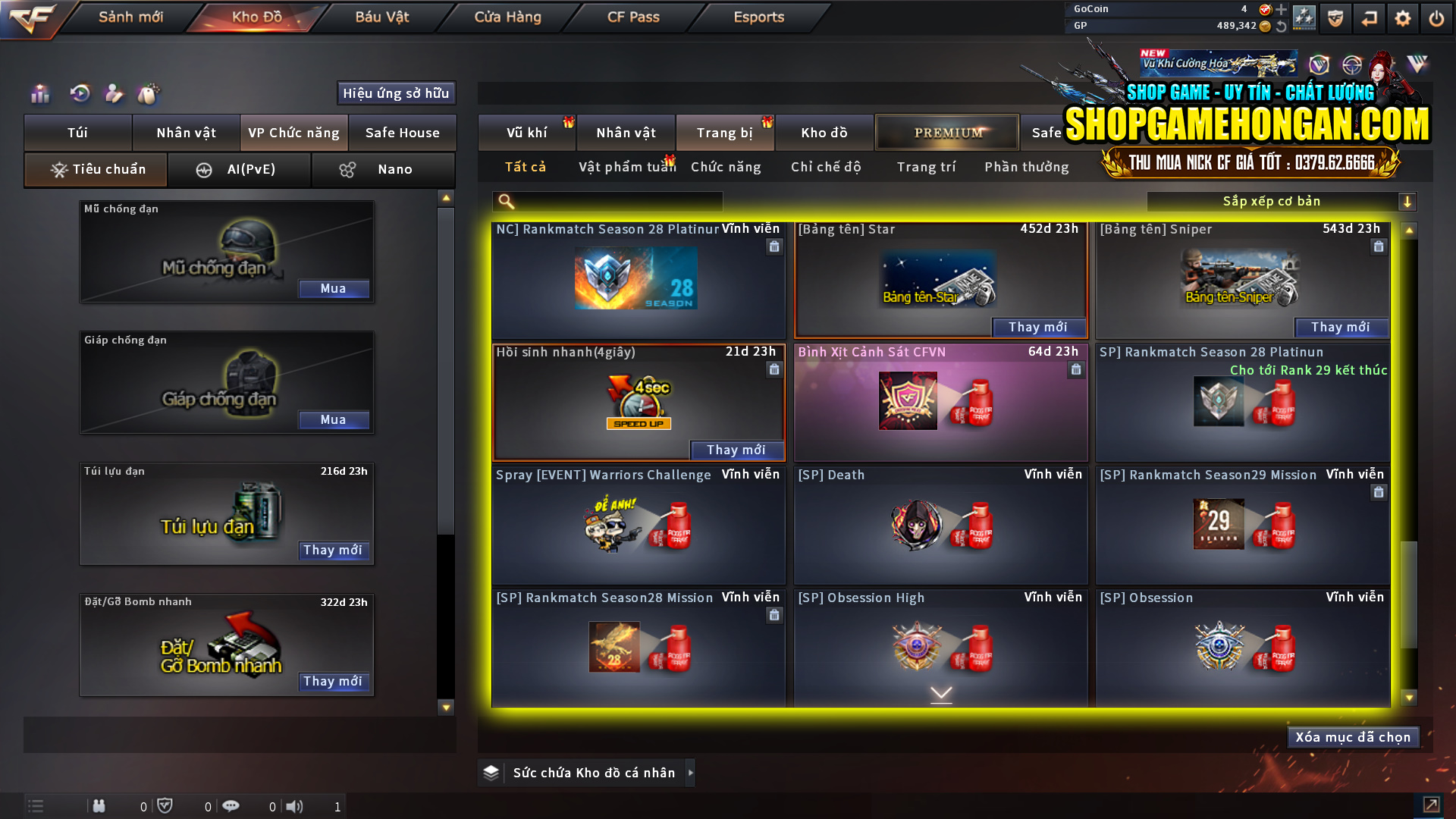Open the friends icon on the bottom status bar

pyautogui.click(x=99, y=806)
